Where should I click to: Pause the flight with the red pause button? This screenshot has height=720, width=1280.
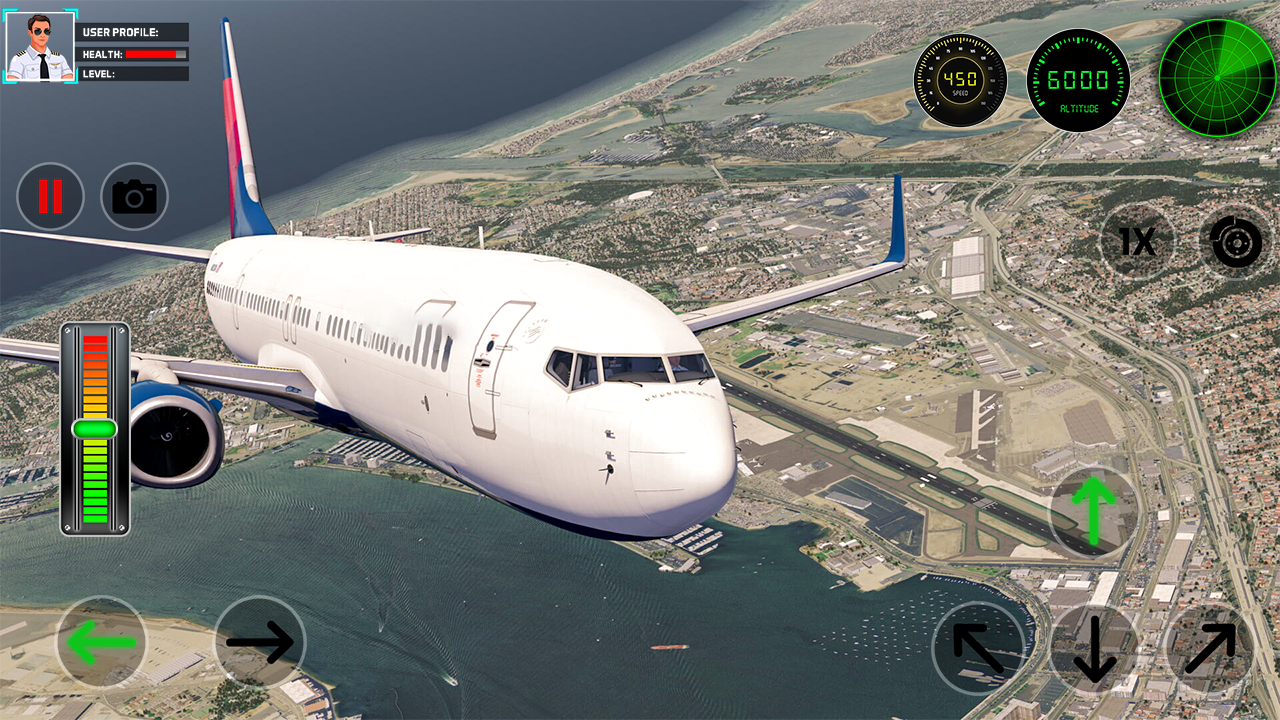click(50, 197)
